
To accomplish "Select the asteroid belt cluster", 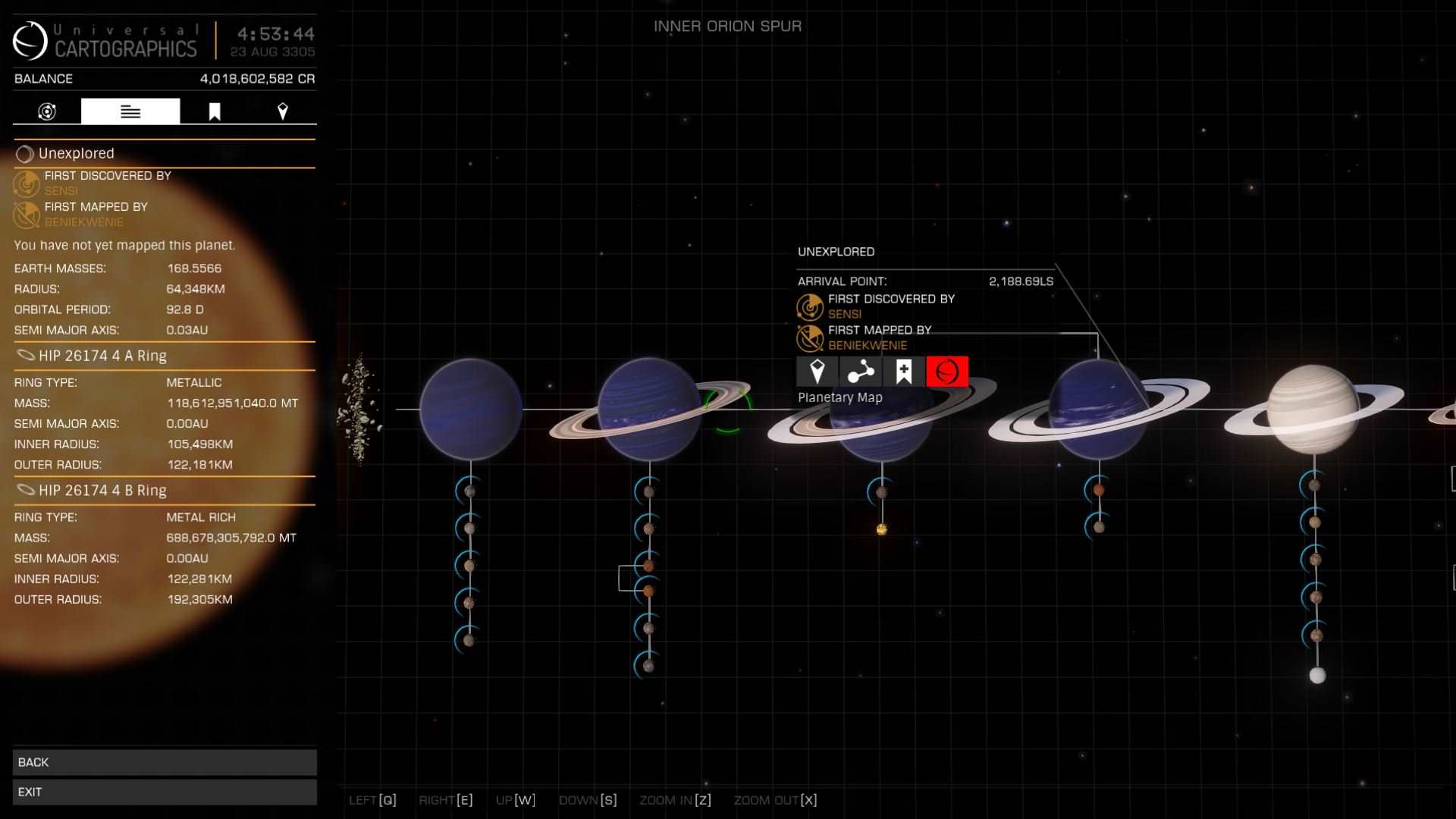I will 359,408.
